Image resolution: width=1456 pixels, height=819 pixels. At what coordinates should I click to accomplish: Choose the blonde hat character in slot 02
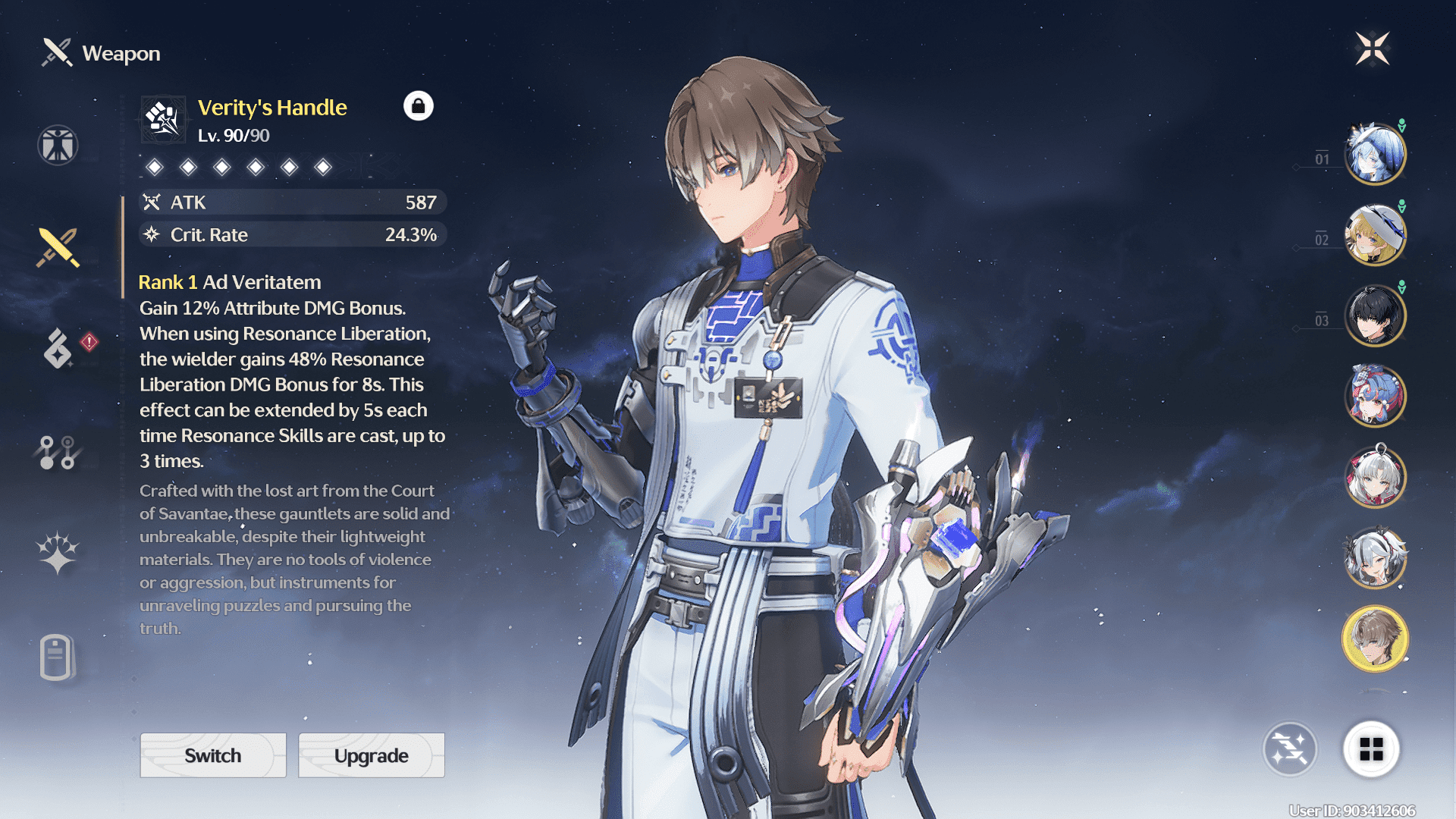click(1375, 235)
